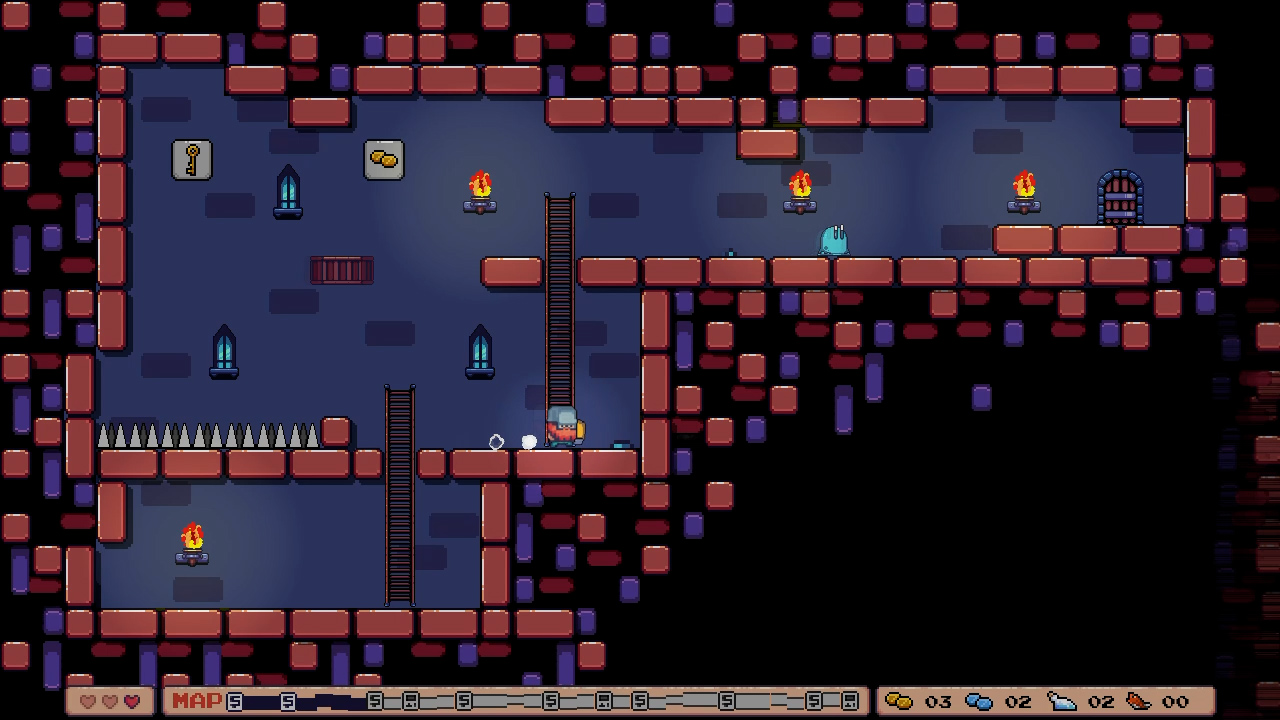Click the red fish counter icon
The width and height of the screenshot is (1280, 720).
click(1140, 701)
